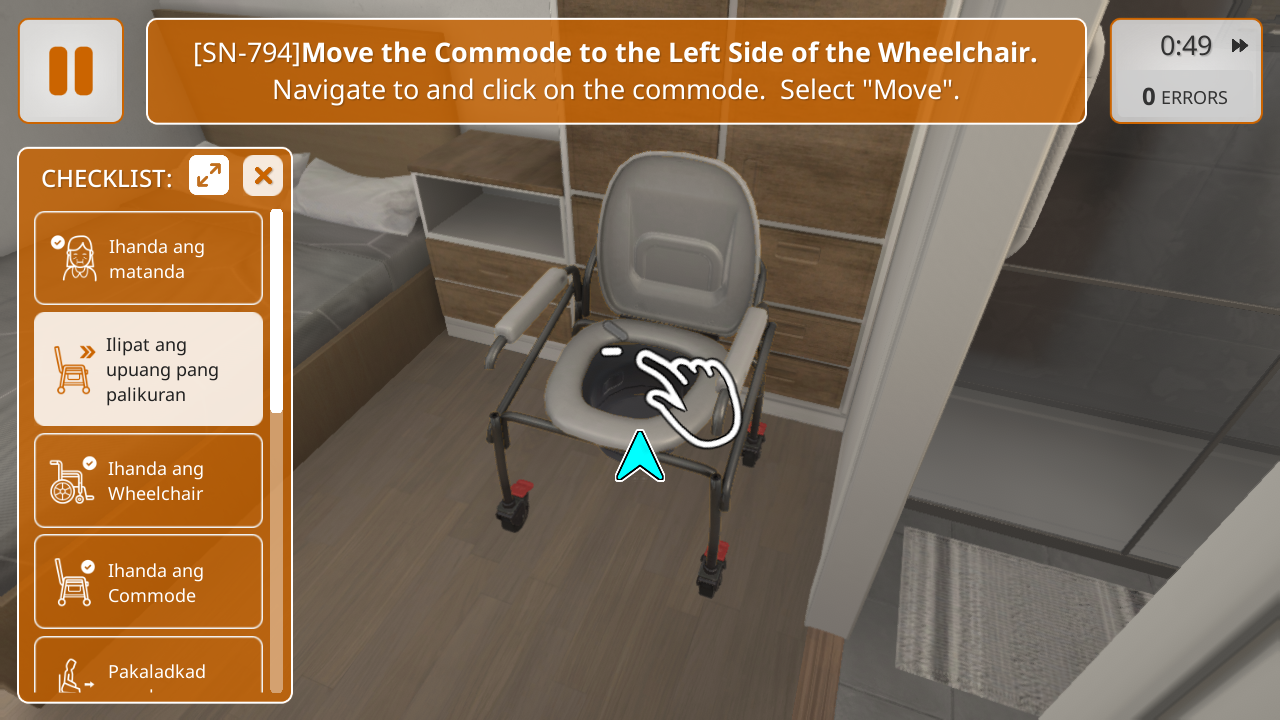Screen dimensions: 1280x720
Task: Click the fast-forward arrows beside the timer
Action: click(1240, 46)
